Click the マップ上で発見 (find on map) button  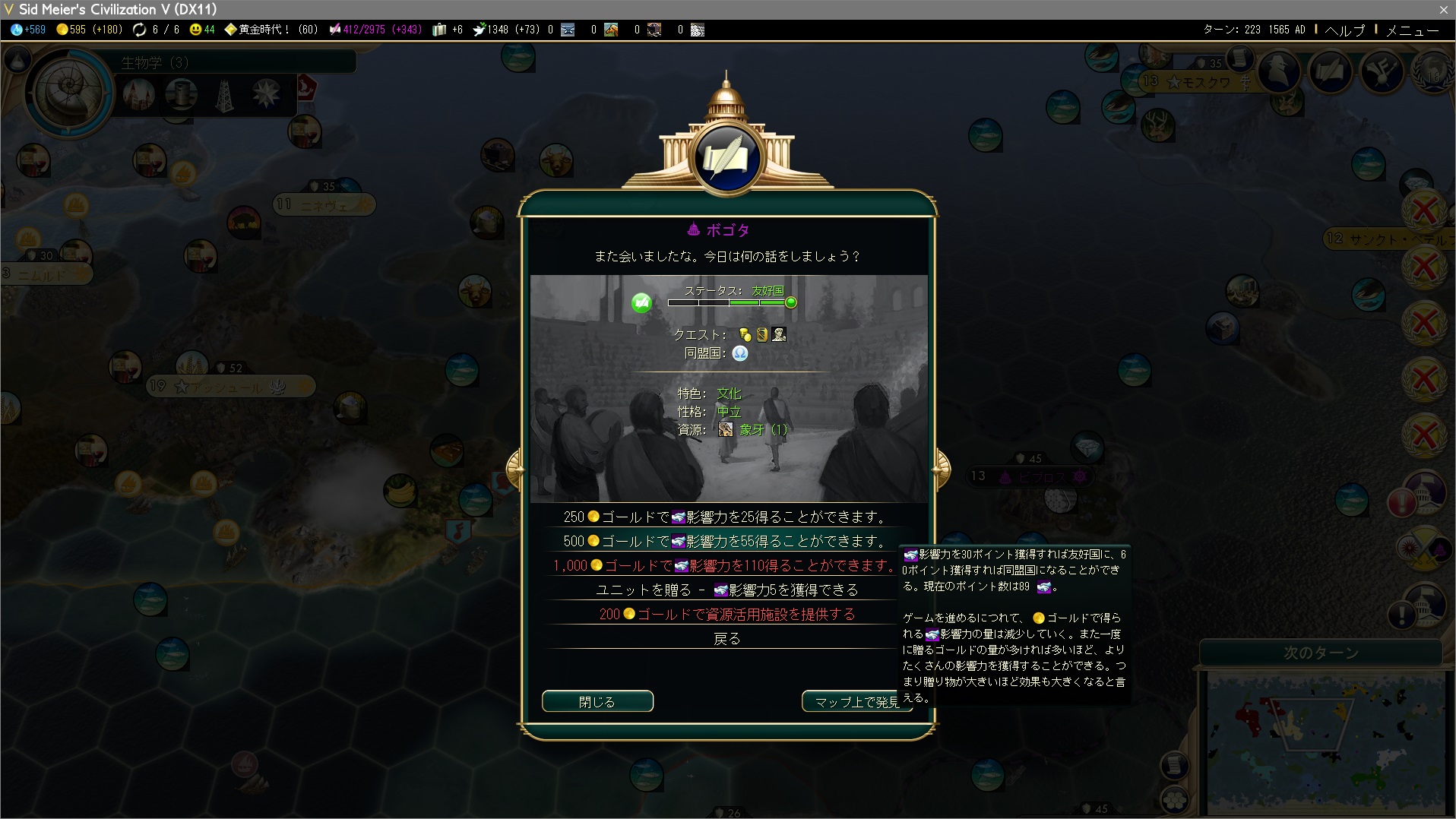tap(856, 701)
